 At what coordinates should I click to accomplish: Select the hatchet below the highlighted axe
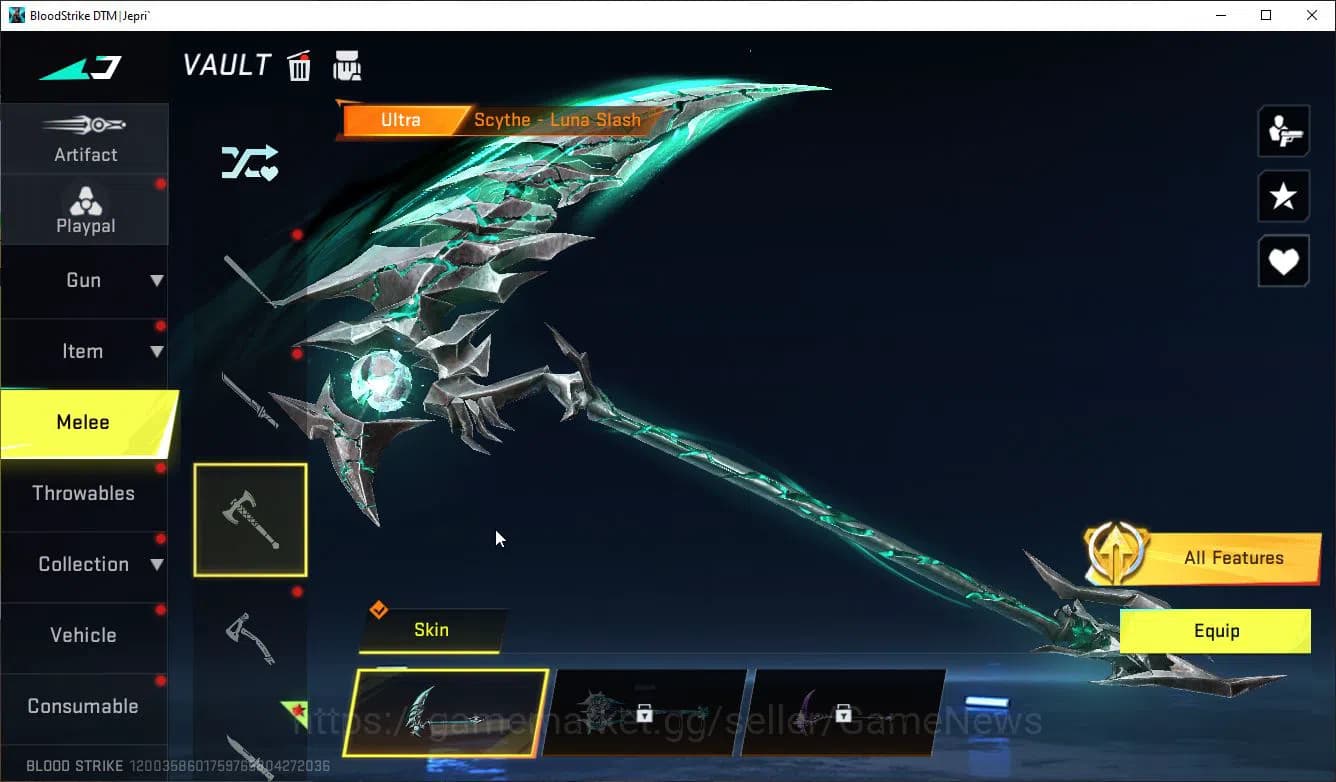pos(250,638)
